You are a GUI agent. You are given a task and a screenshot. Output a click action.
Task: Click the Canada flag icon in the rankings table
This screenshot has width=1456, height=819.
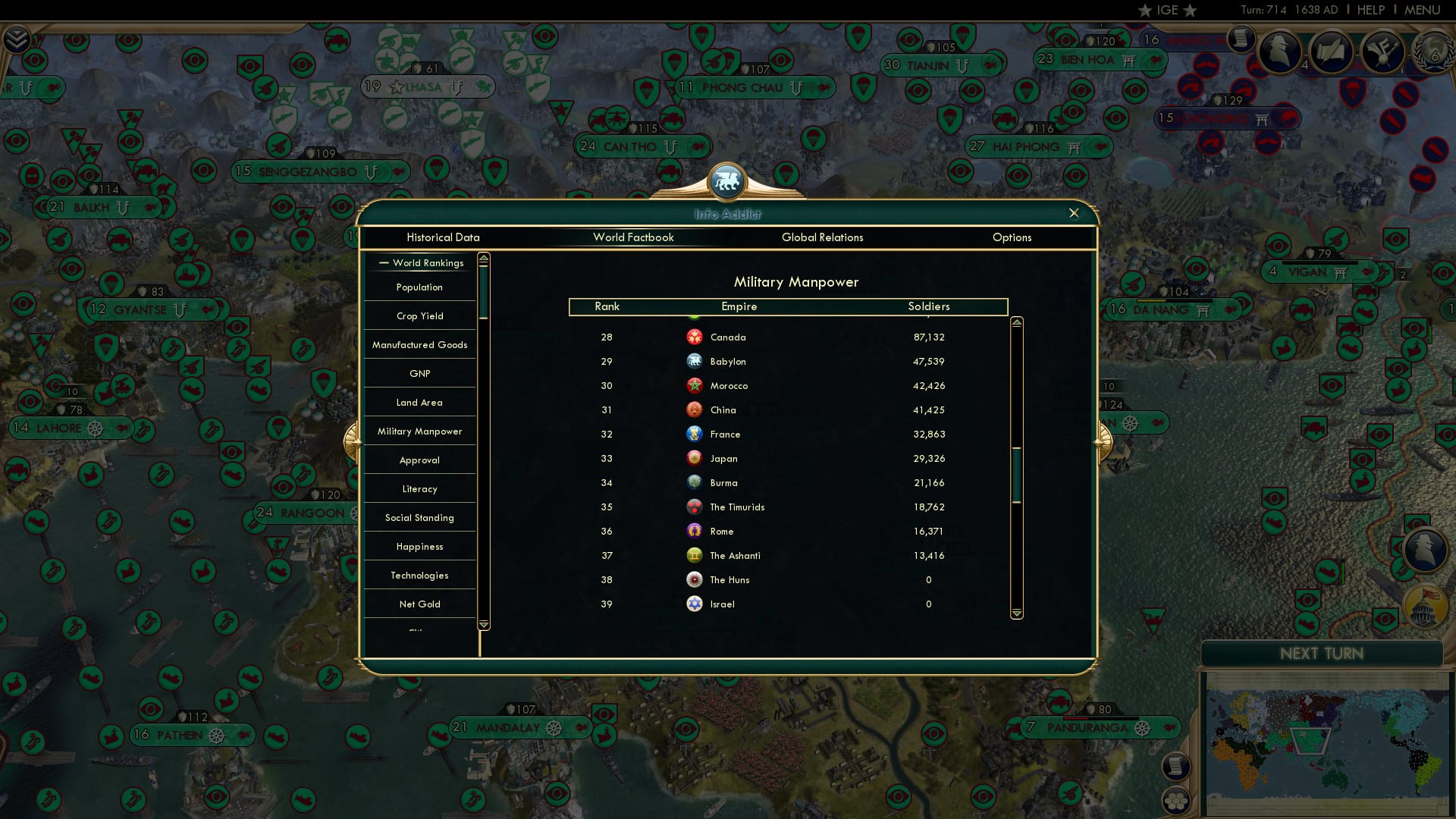point(695,337)
